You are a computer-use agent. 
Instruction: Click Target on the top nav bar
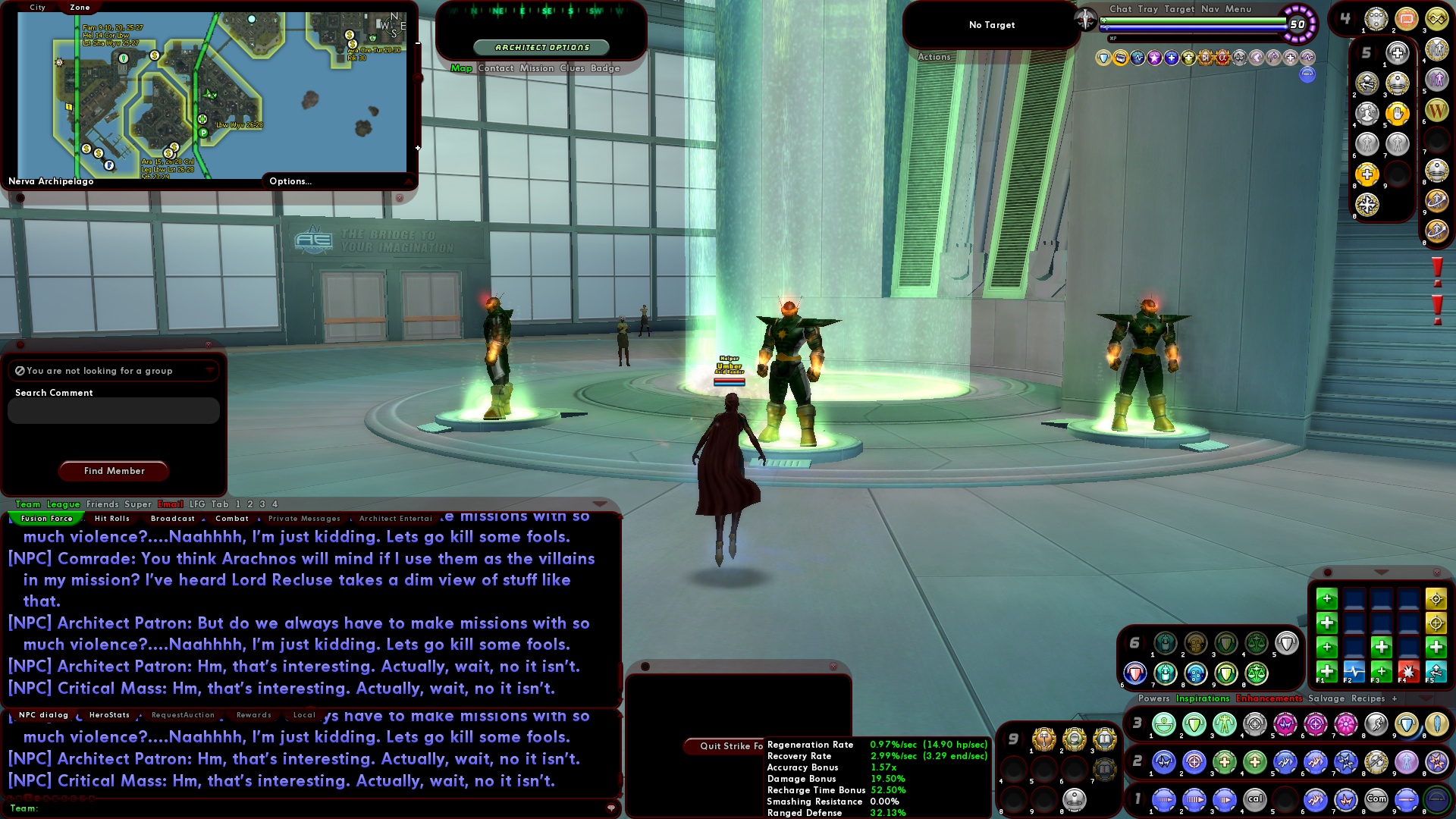(x=1180, y=9)
